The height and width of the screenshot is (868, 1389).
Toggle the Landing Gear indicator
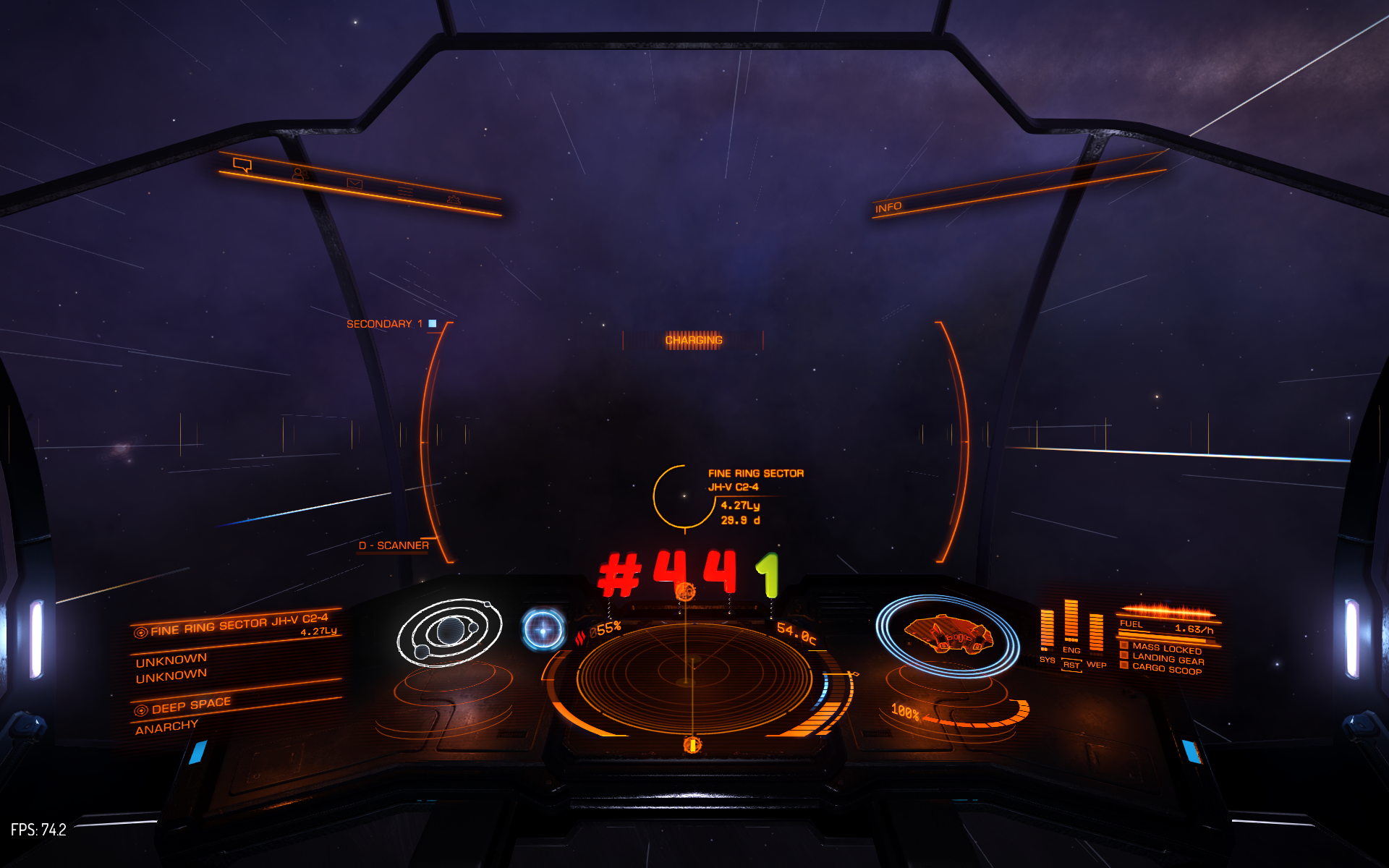coord(1168,659)
